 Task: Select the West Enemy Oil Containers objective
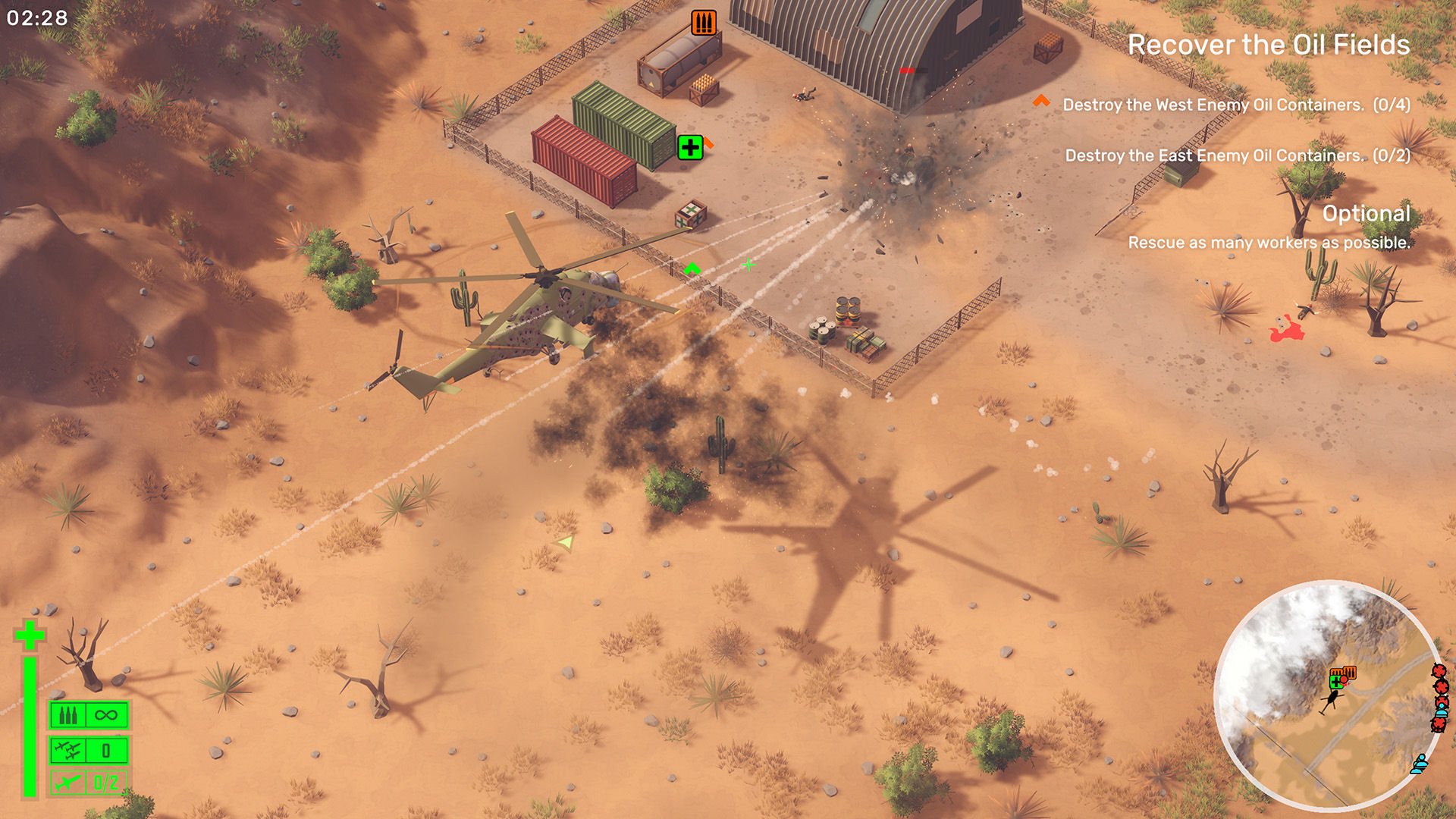pos(1235,105)
